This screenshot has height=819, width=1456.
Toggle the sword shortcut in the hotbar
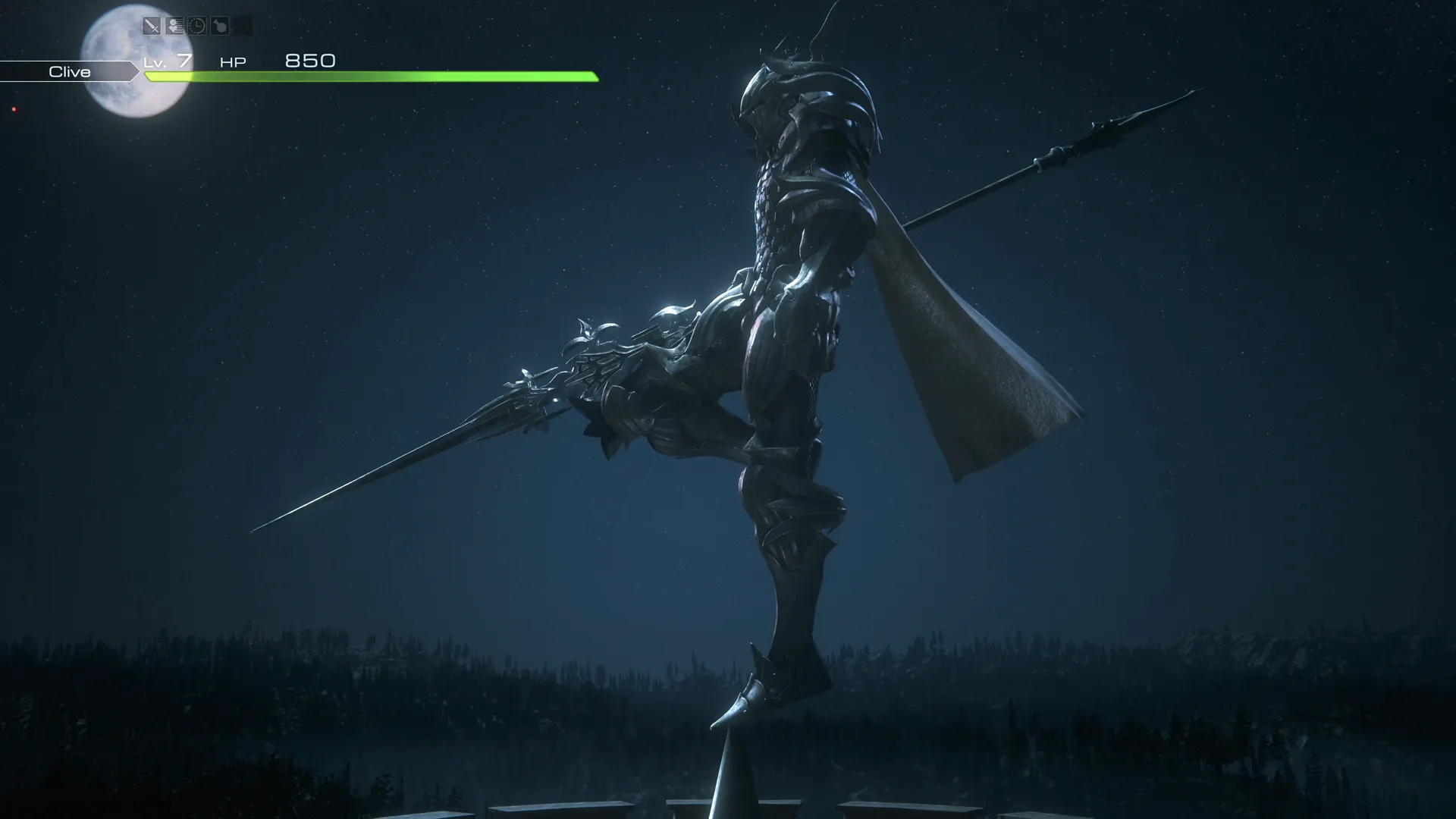coord(152,25)
